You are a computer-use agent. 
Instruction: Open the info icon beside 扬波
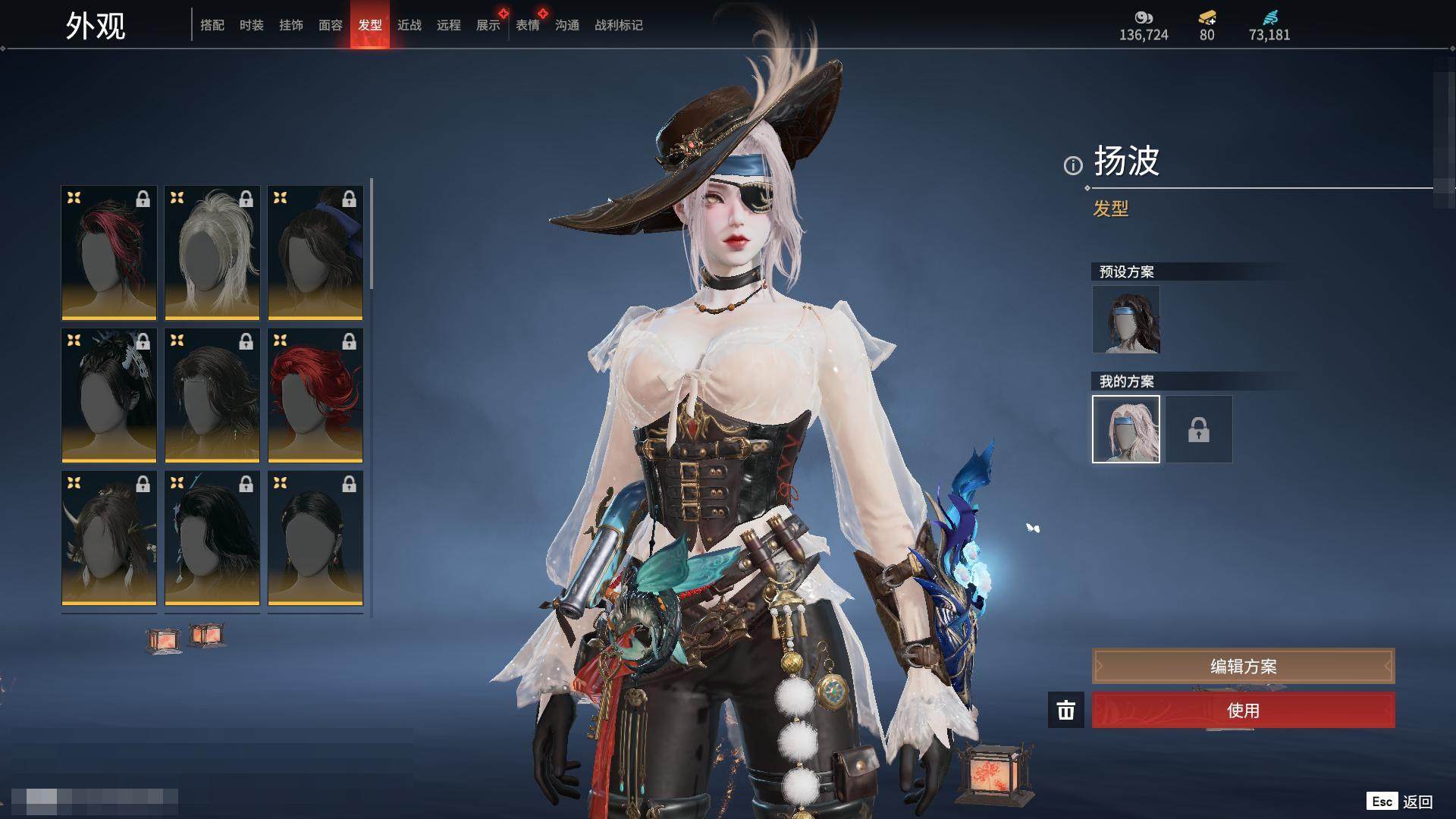pos(1073,165)
